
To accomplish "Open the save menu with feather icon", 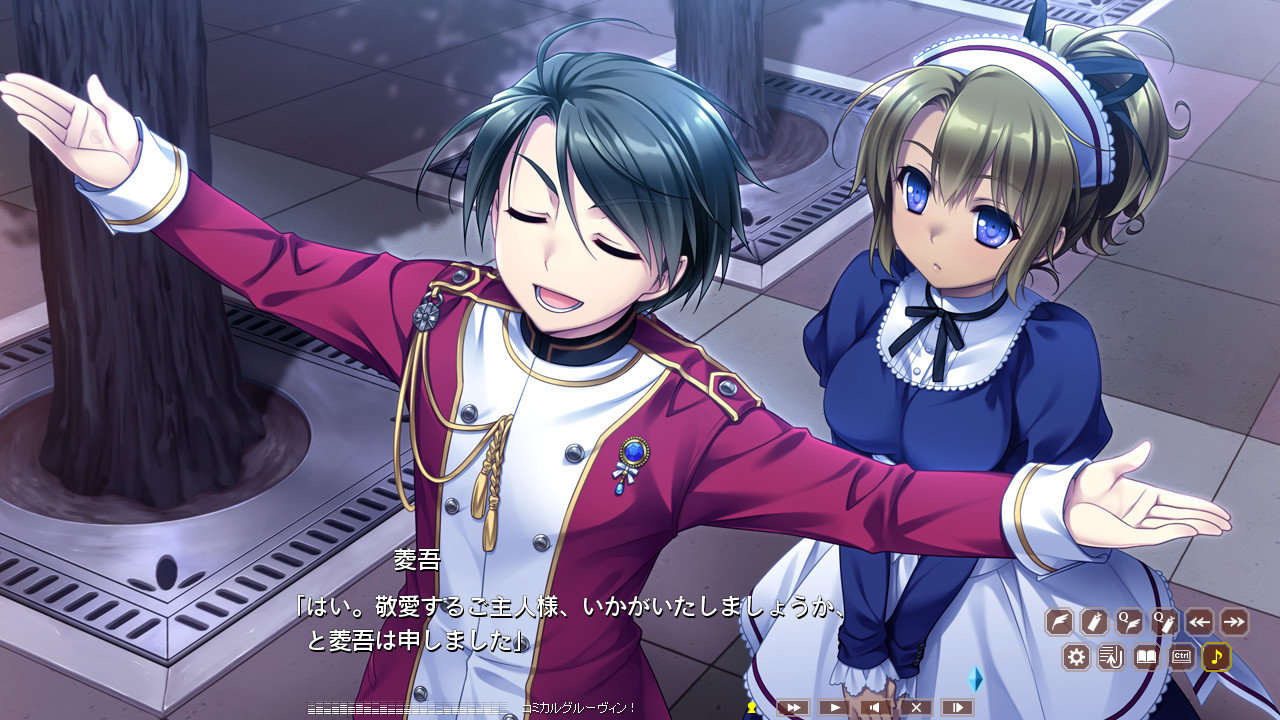I will 1059,622.
